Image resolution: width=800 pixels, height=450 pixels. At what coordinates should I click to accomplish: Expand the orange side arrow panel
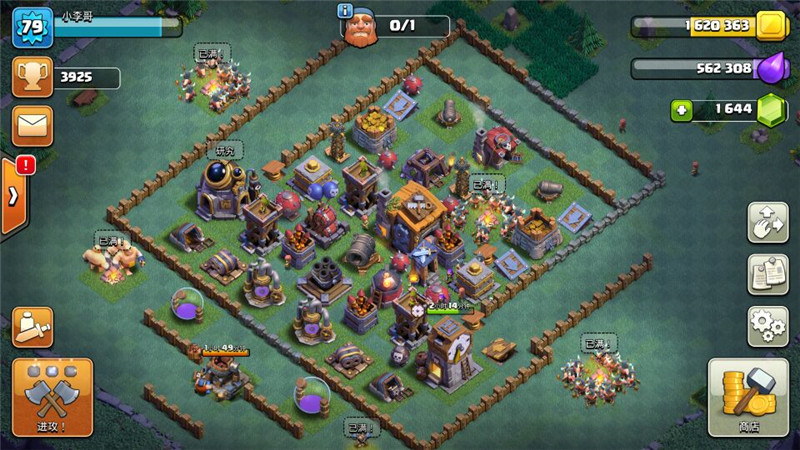coord(13,195)
